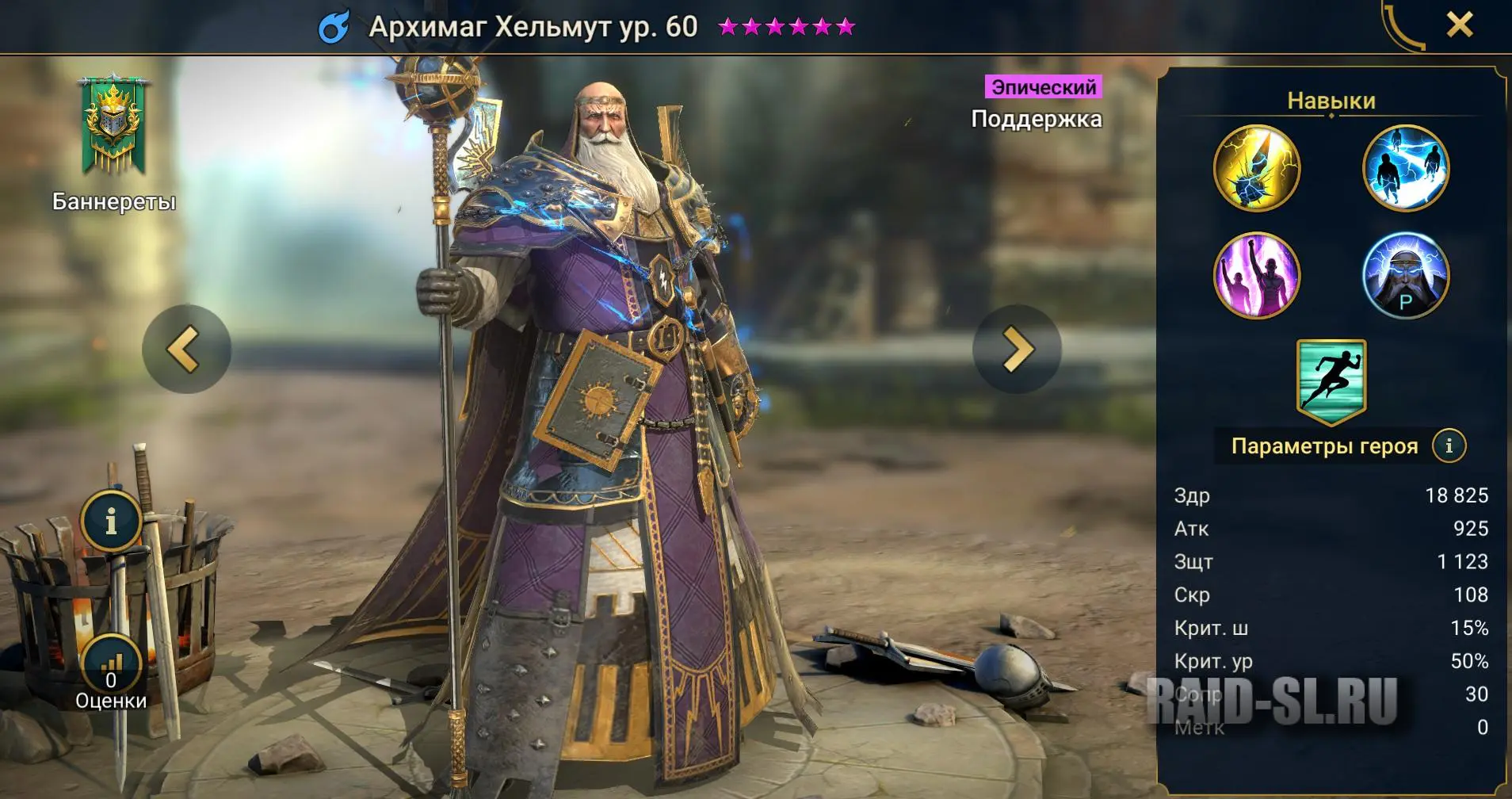Viewport: 1512px width, 799px height.
Task: Select the purple raised-fists skill icon
Action: coord(1256,276)
